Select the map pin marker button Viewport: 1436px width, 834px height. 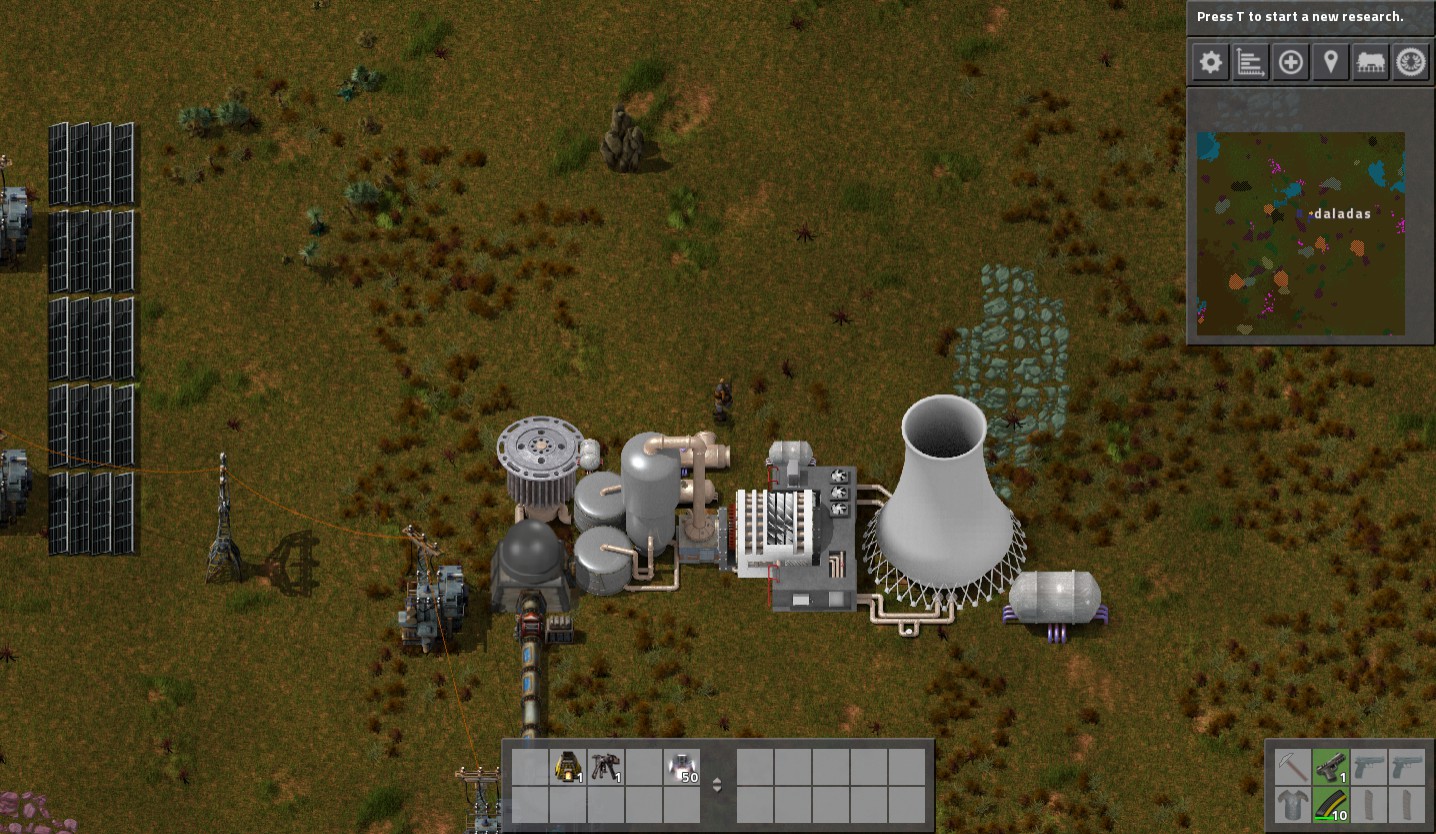[1331, 63]
